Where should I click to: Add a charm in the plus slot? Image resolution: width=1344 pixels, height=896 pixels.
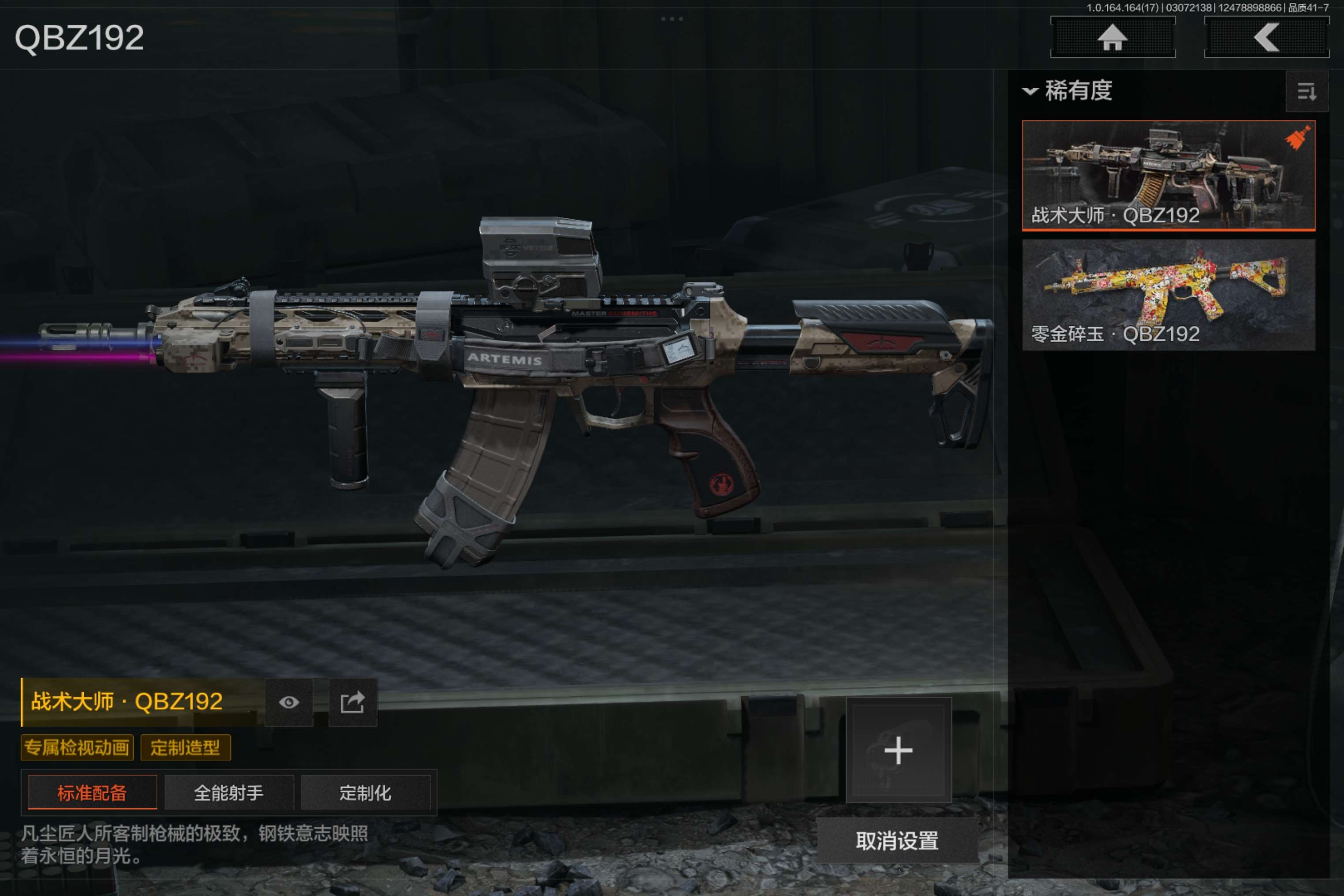[898, 750]
